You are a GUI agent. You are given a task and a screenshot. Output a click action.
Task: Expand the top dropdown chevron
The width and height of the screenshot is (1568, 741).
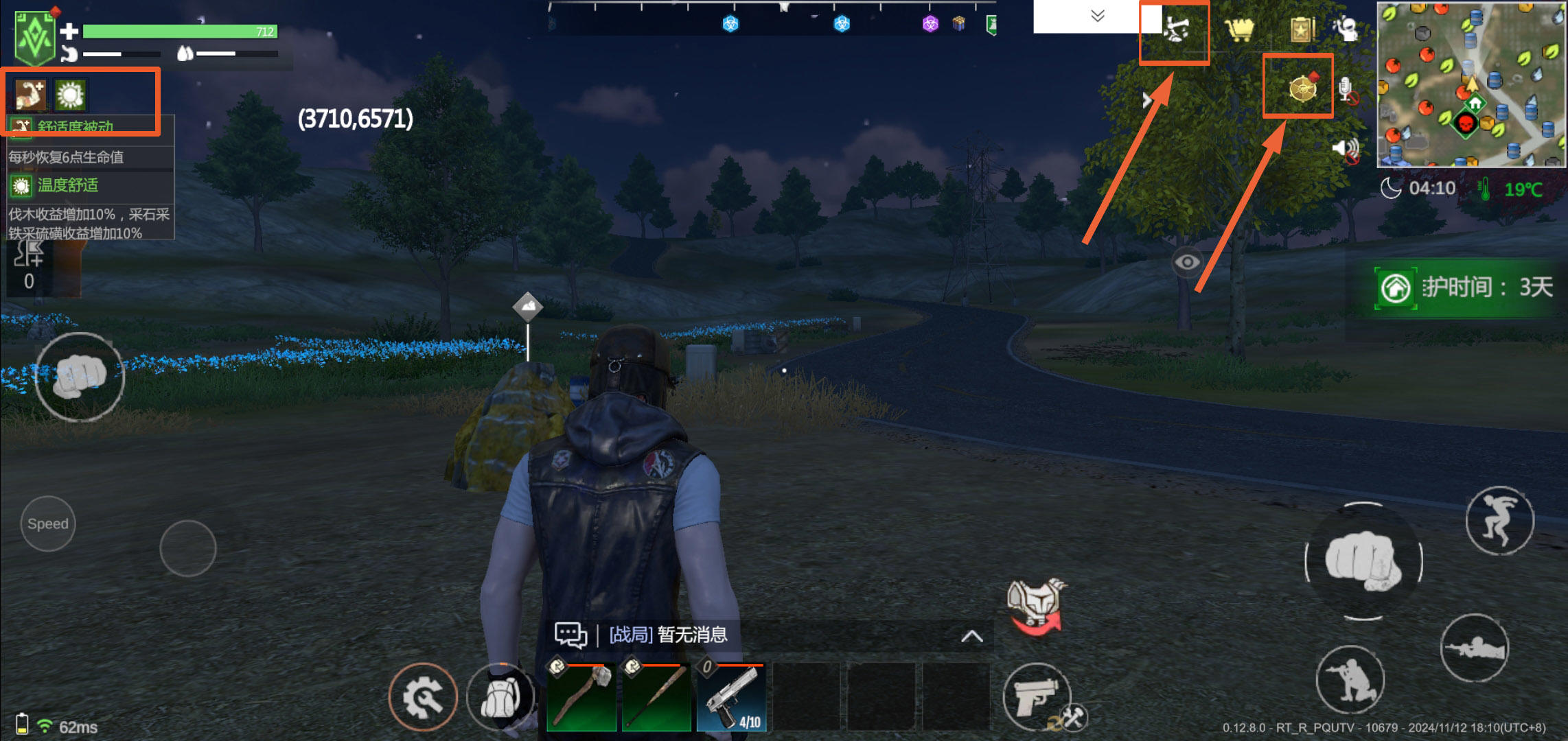(x=1098, y=16)
